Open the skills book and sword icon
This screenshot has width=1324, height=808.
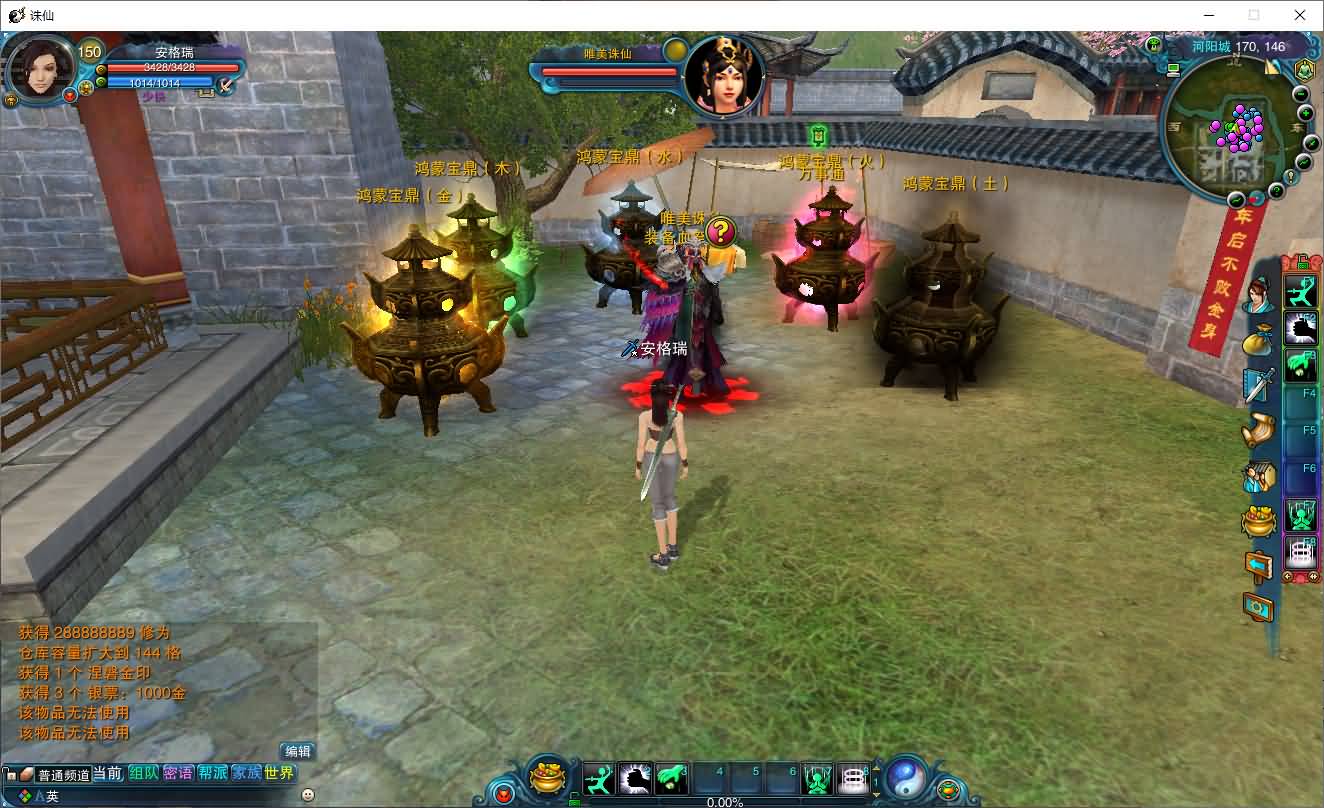click(1258, 385)
